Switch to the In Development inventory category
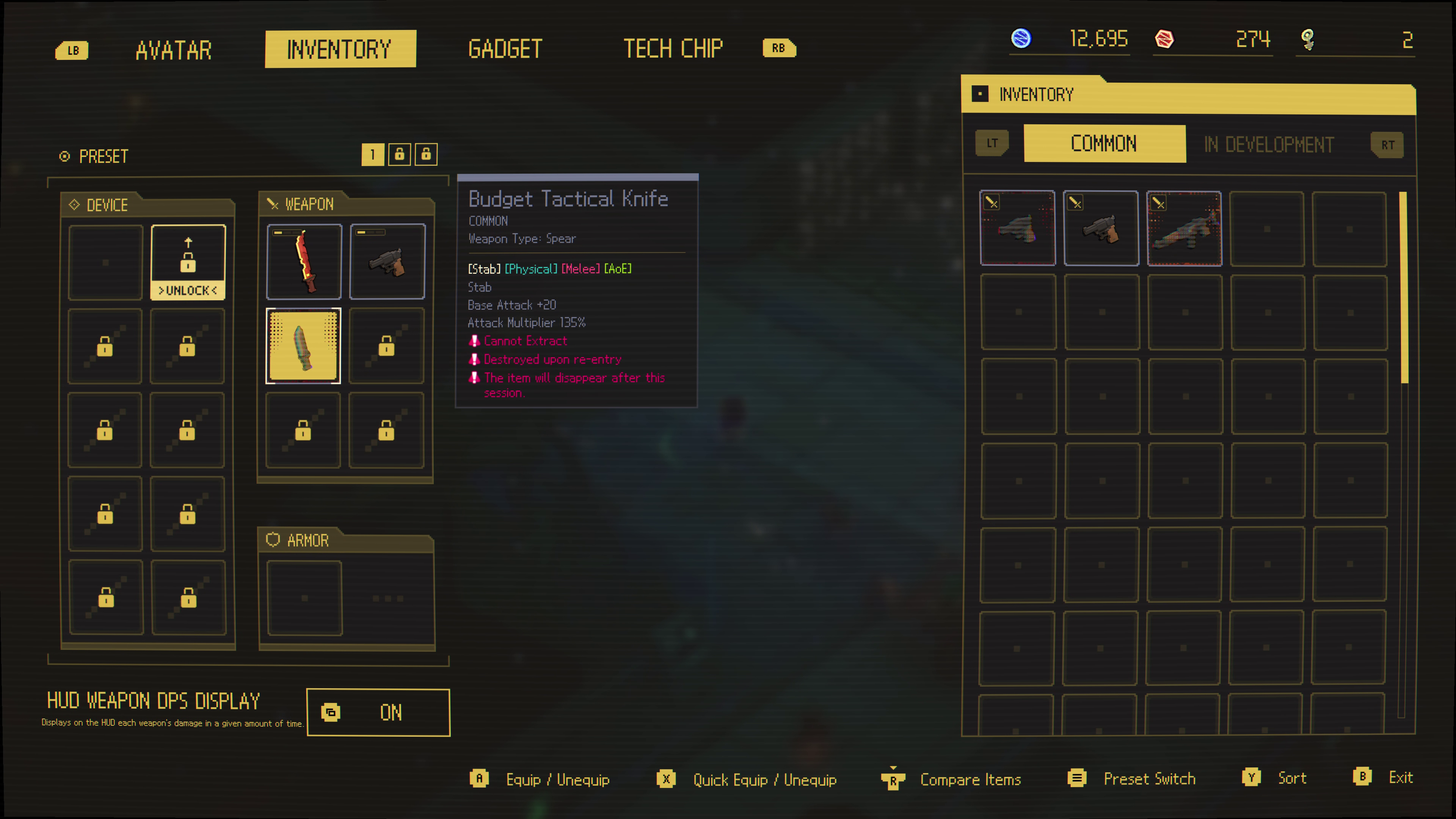The image size is (1456, 819). (x=1268, y=145)
